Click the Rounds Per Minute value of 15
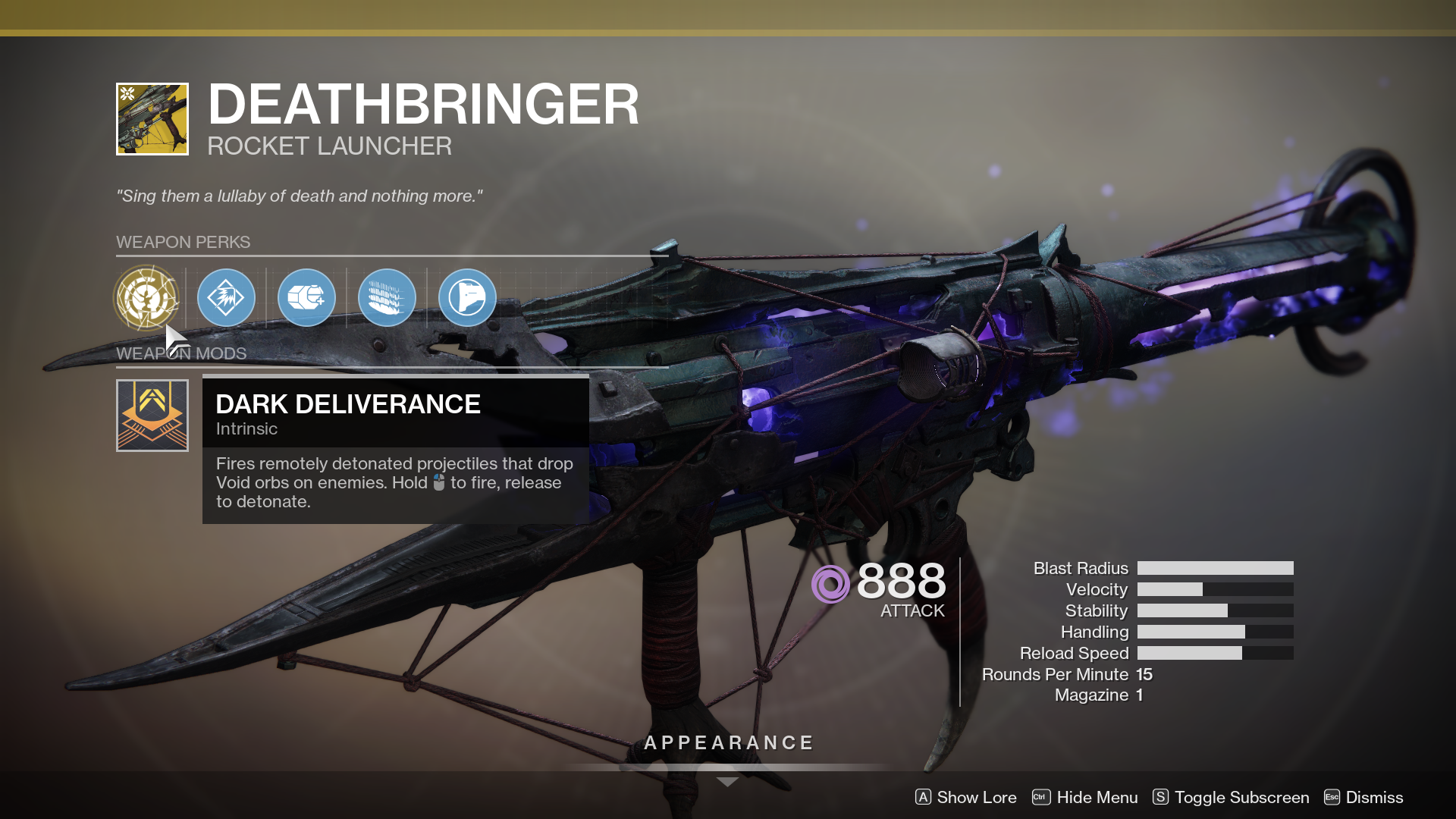This screenshot has height=819, width=1456. point(1145,674)
